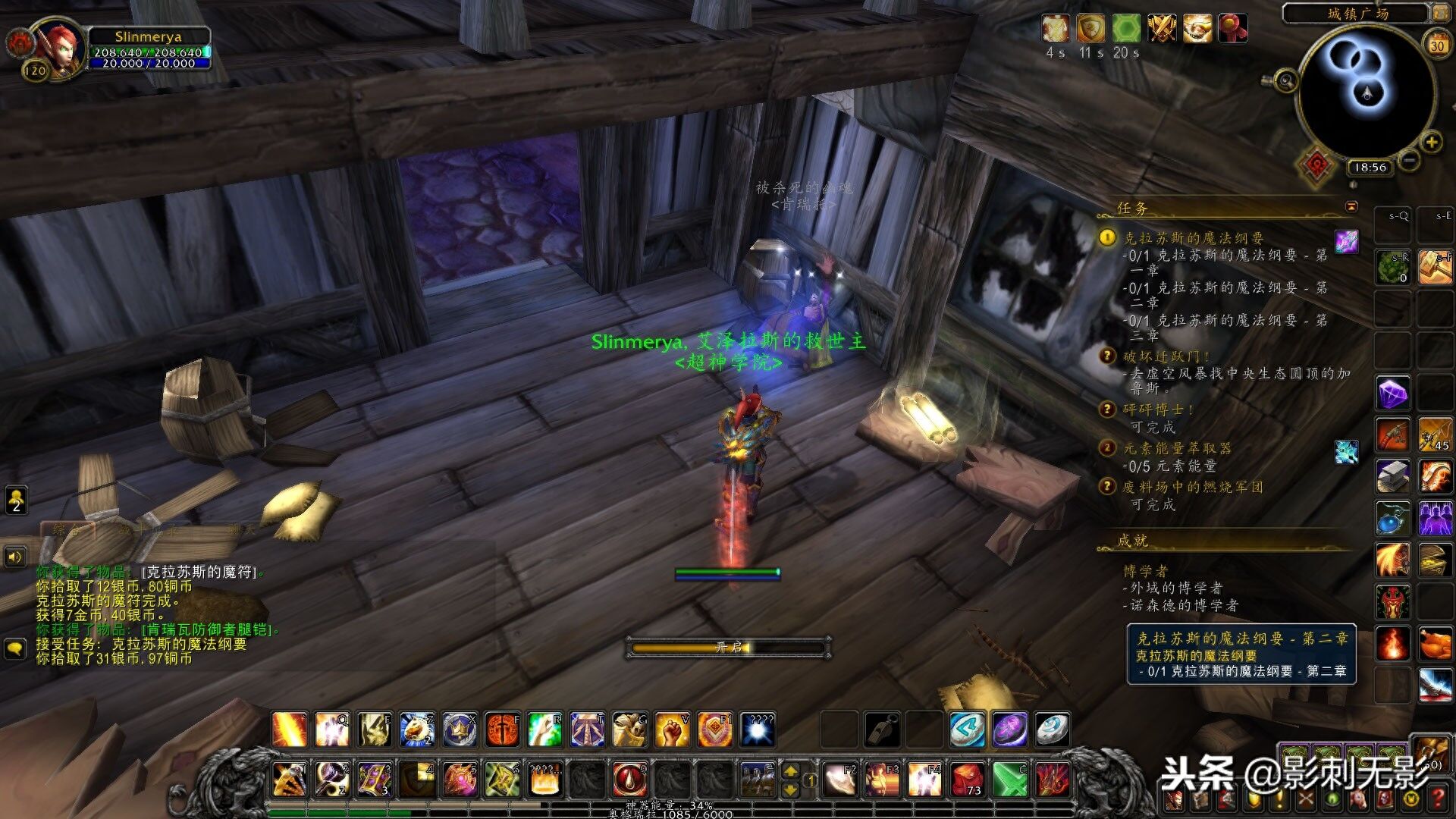Screen dimensions: 1456x819
Task: Activate the crown blessing ability
Action: 460,730
